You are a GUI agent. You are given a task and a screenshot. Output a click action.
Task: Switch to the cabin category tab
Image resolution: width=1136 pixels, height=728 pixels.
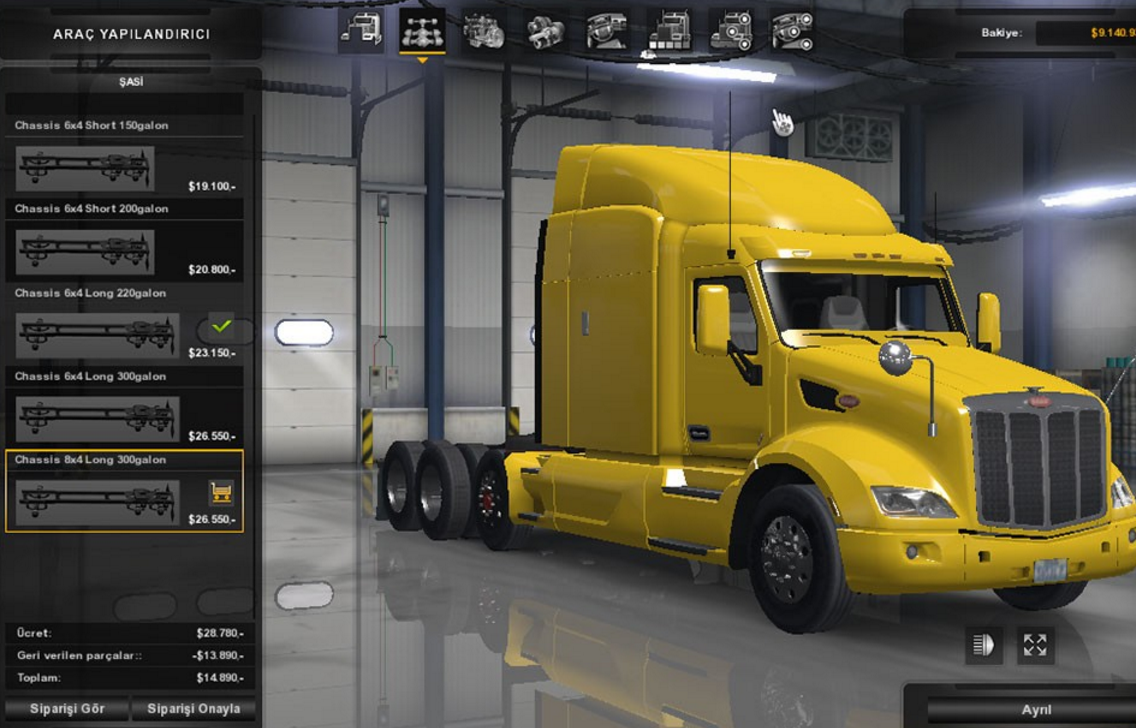click(x=360, y=31)
